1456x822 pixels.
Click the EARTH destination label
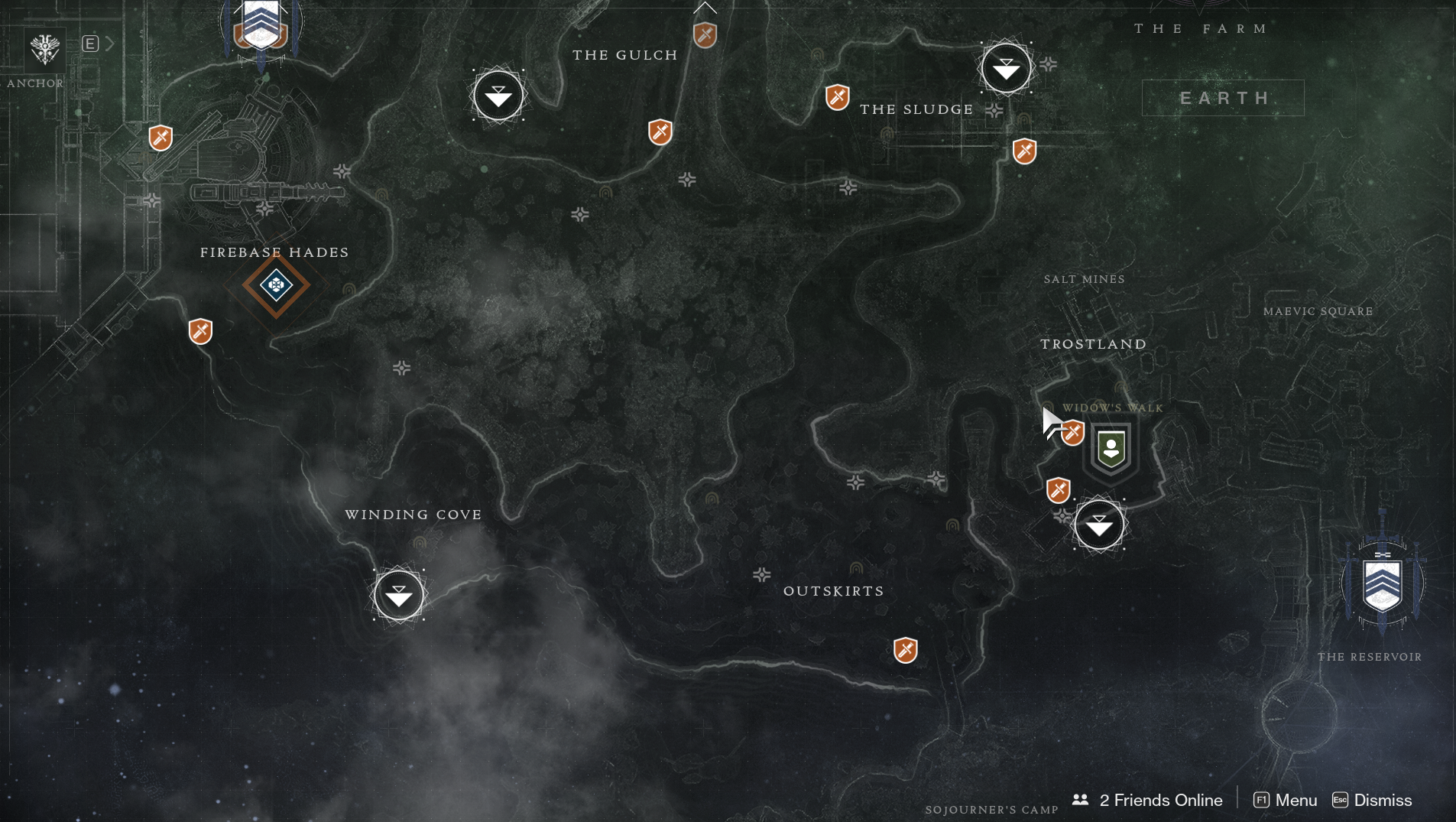point(1223,98)
